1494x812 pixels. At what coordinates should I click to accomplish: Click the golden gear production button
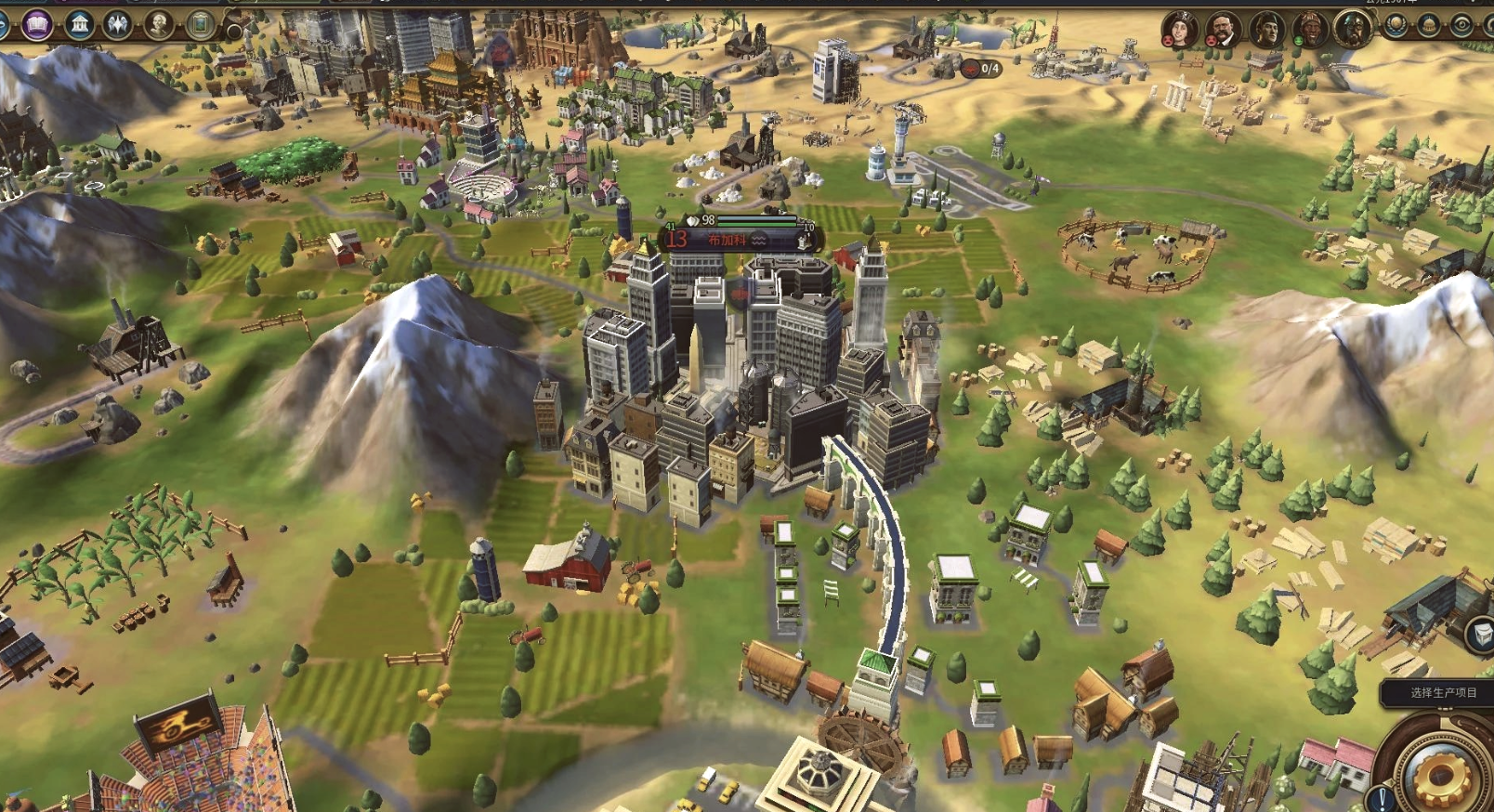point(1441,774)
